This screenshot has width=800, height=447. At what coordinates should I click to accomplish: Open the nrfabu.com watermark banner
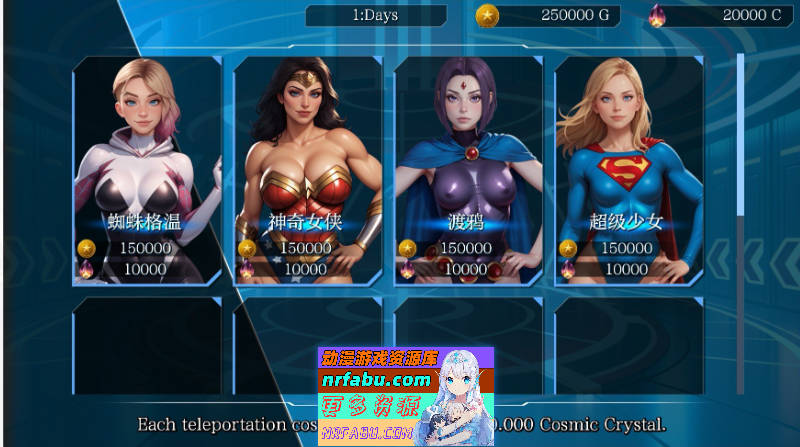(x=405, y=396)
